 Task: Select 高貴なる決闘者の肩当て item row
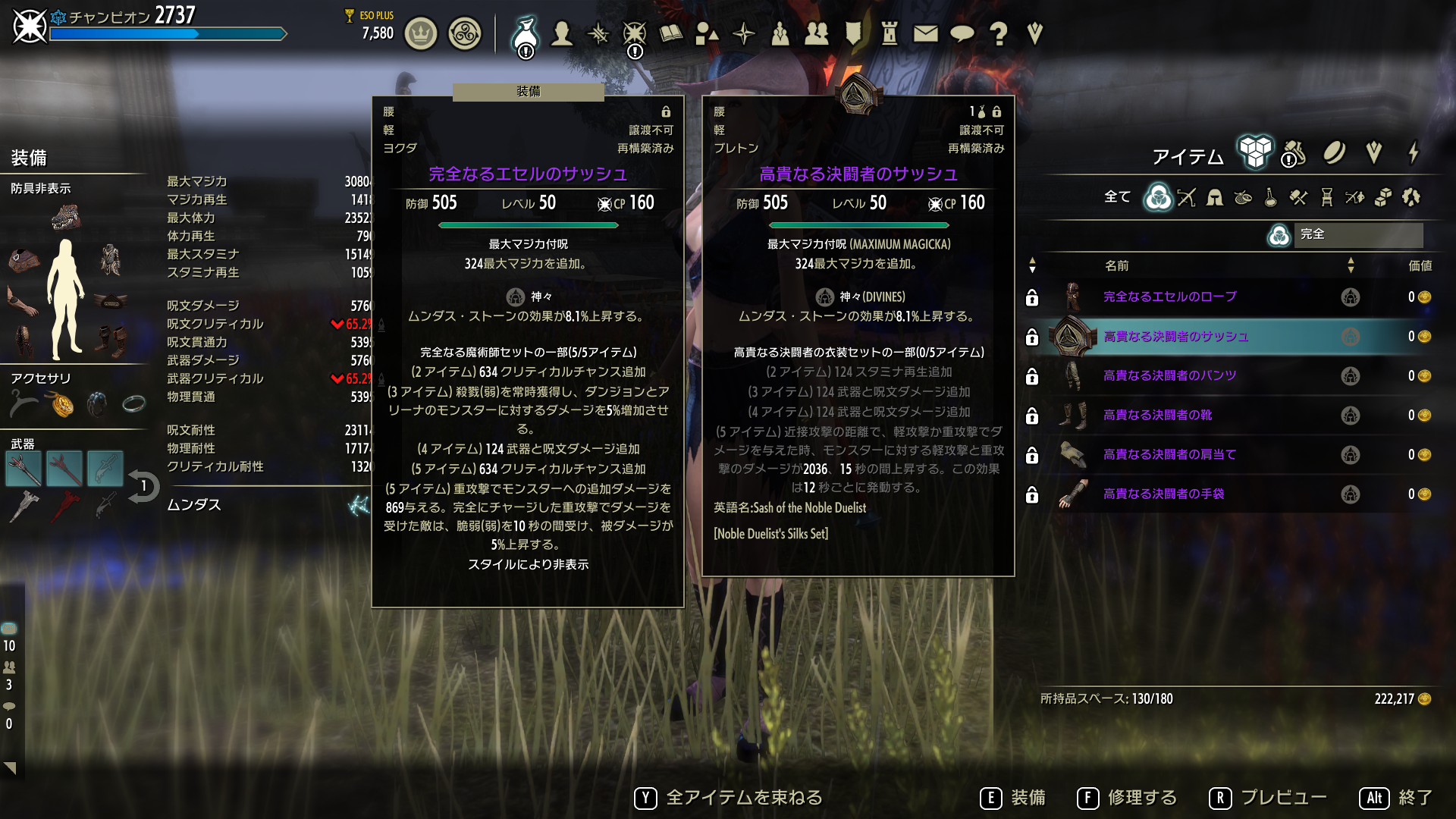pos(1169,455)
